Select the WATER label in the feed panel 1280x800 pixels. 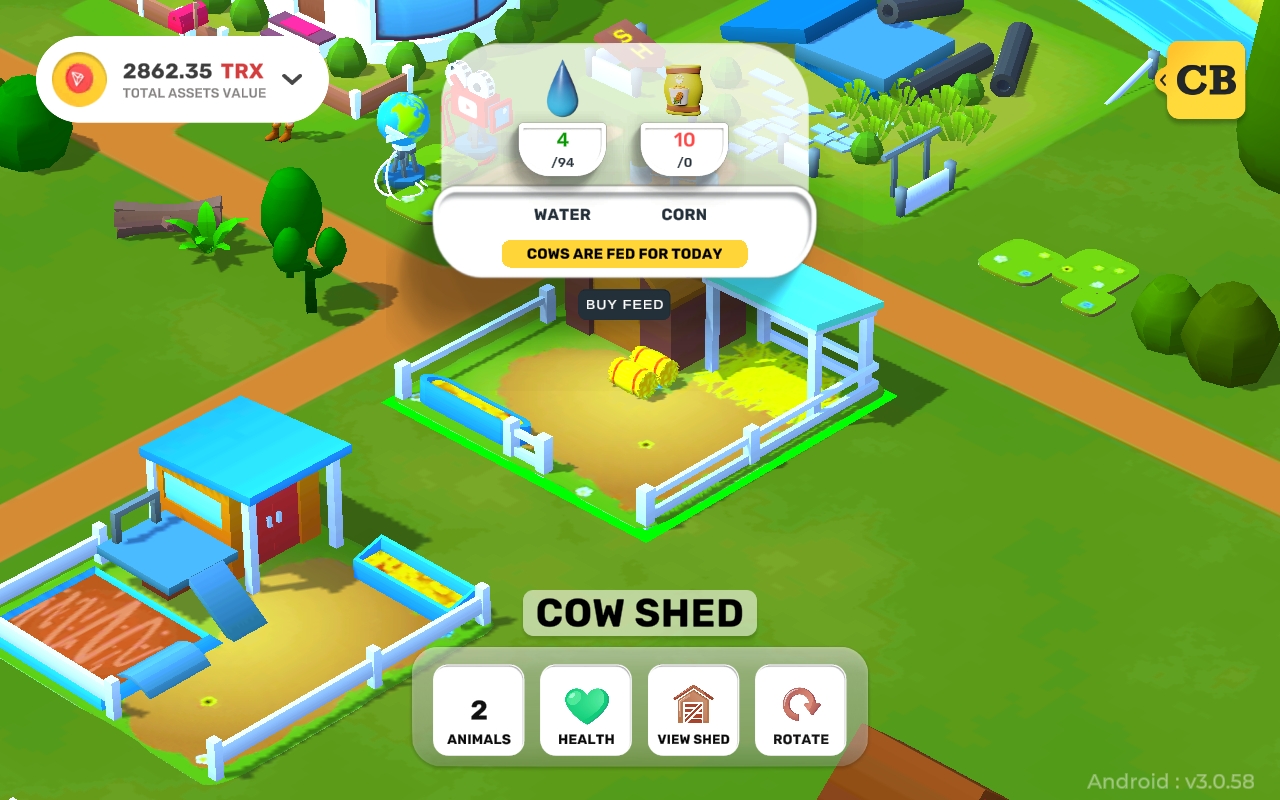click(562, 214)
